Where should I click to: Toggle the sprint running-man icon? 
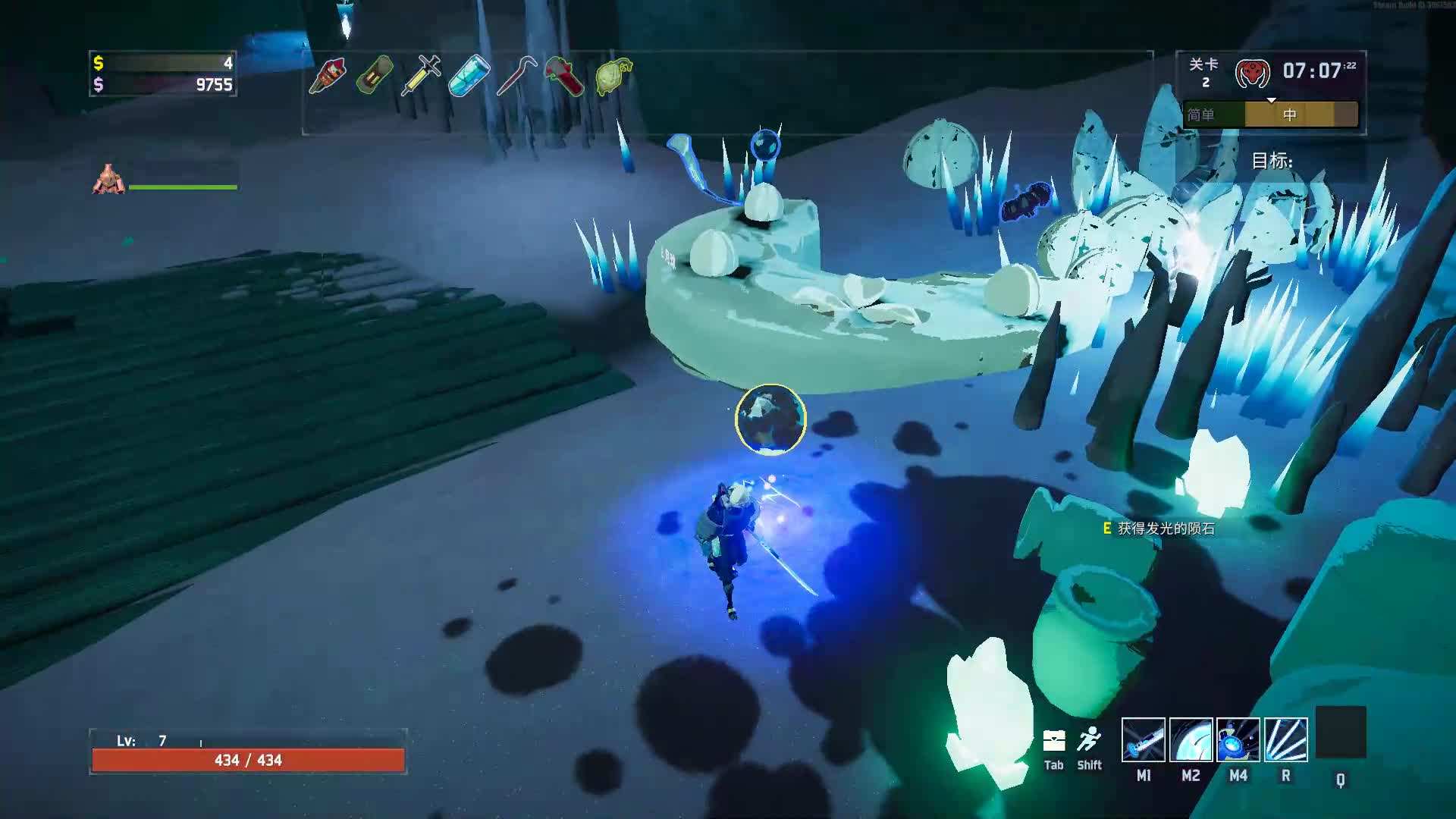(x=1089, y=739)
